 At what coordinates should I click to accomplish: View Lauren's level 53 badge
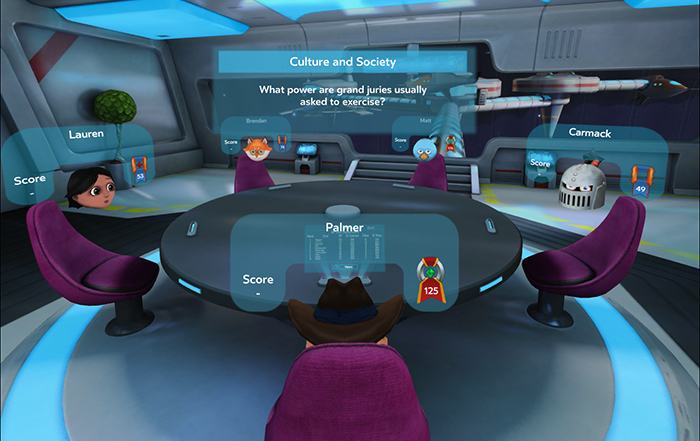pos(140,168)
